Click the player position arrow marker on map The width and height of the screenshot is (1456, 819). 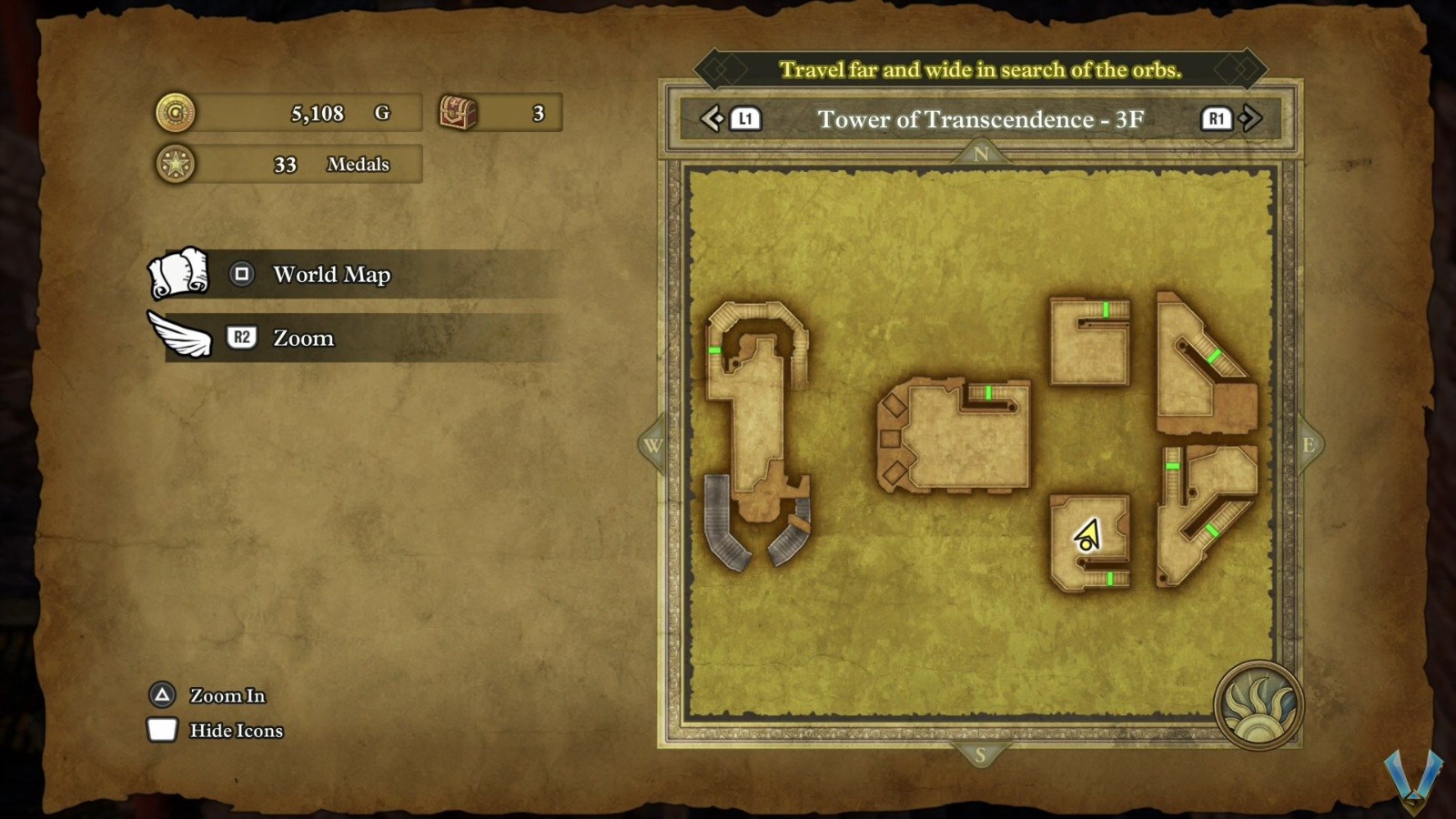[x=1087, y=536]
